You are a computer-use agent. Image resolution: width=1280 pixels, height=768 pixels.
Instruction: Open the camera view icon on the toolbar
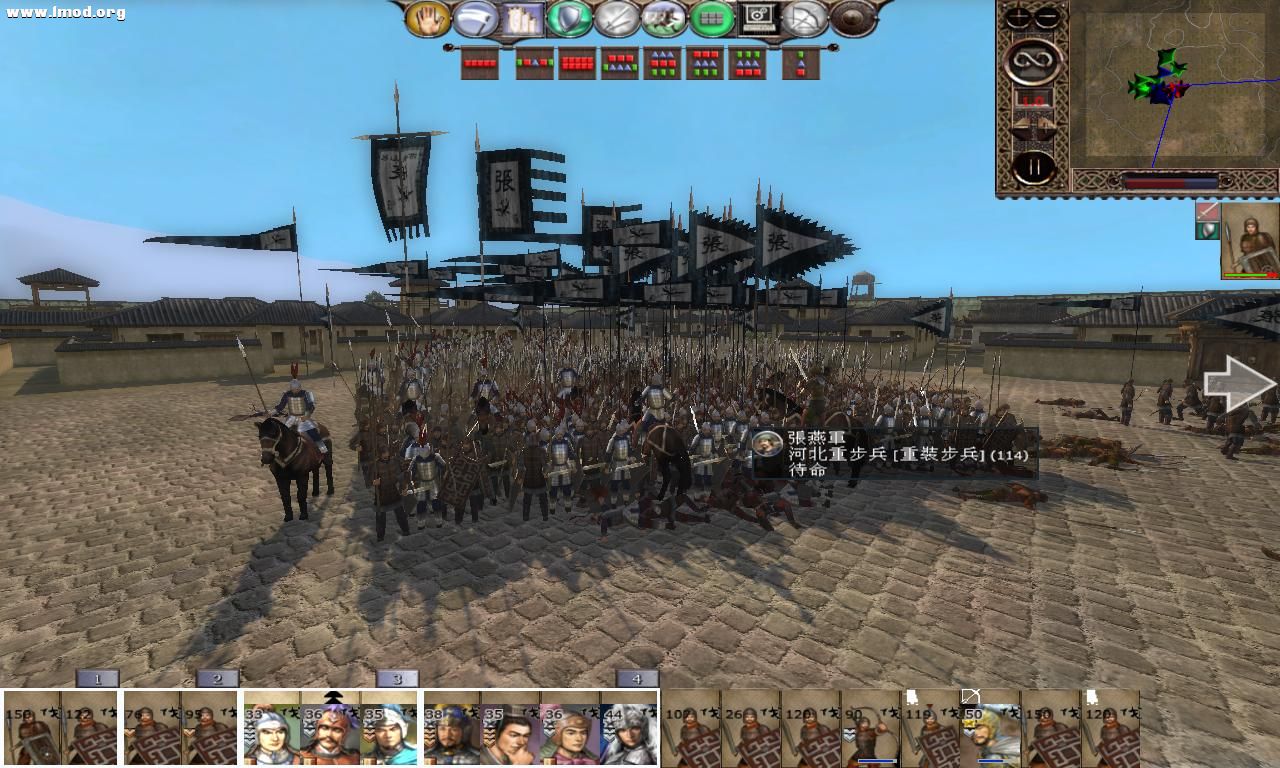757,17
